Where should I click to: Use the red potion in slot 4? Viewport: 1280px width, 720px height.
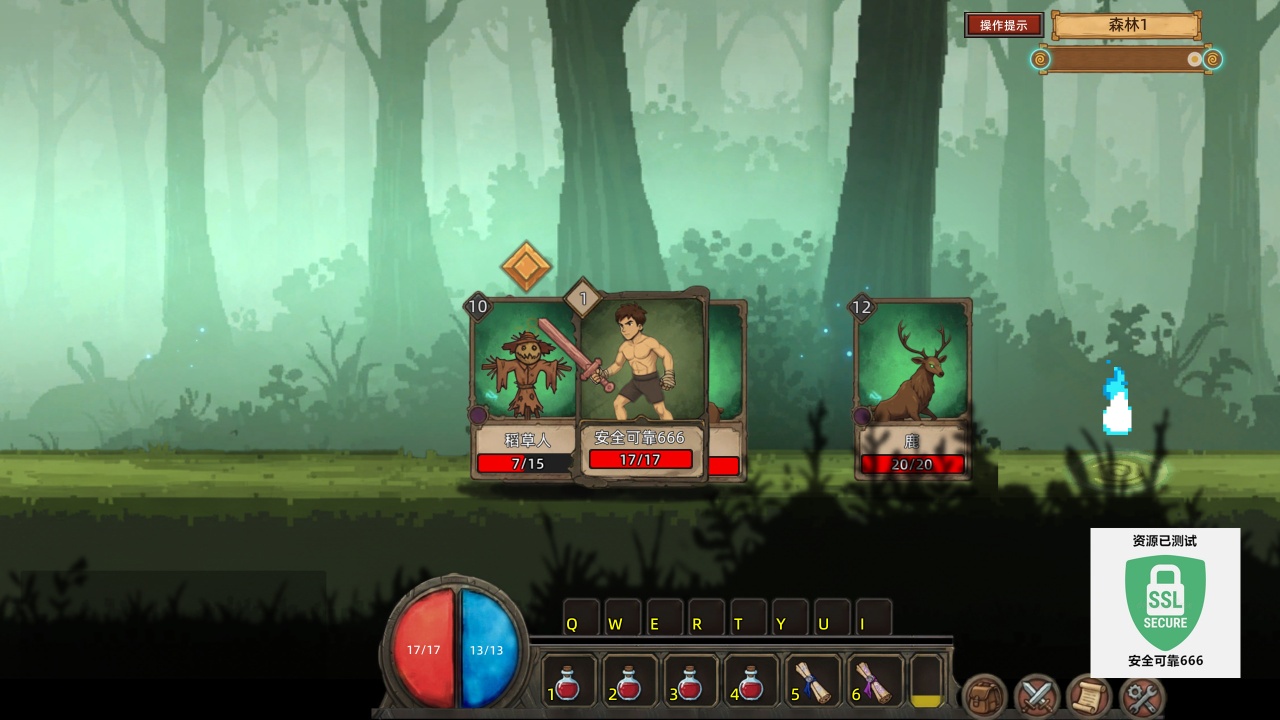pos(752,682)
